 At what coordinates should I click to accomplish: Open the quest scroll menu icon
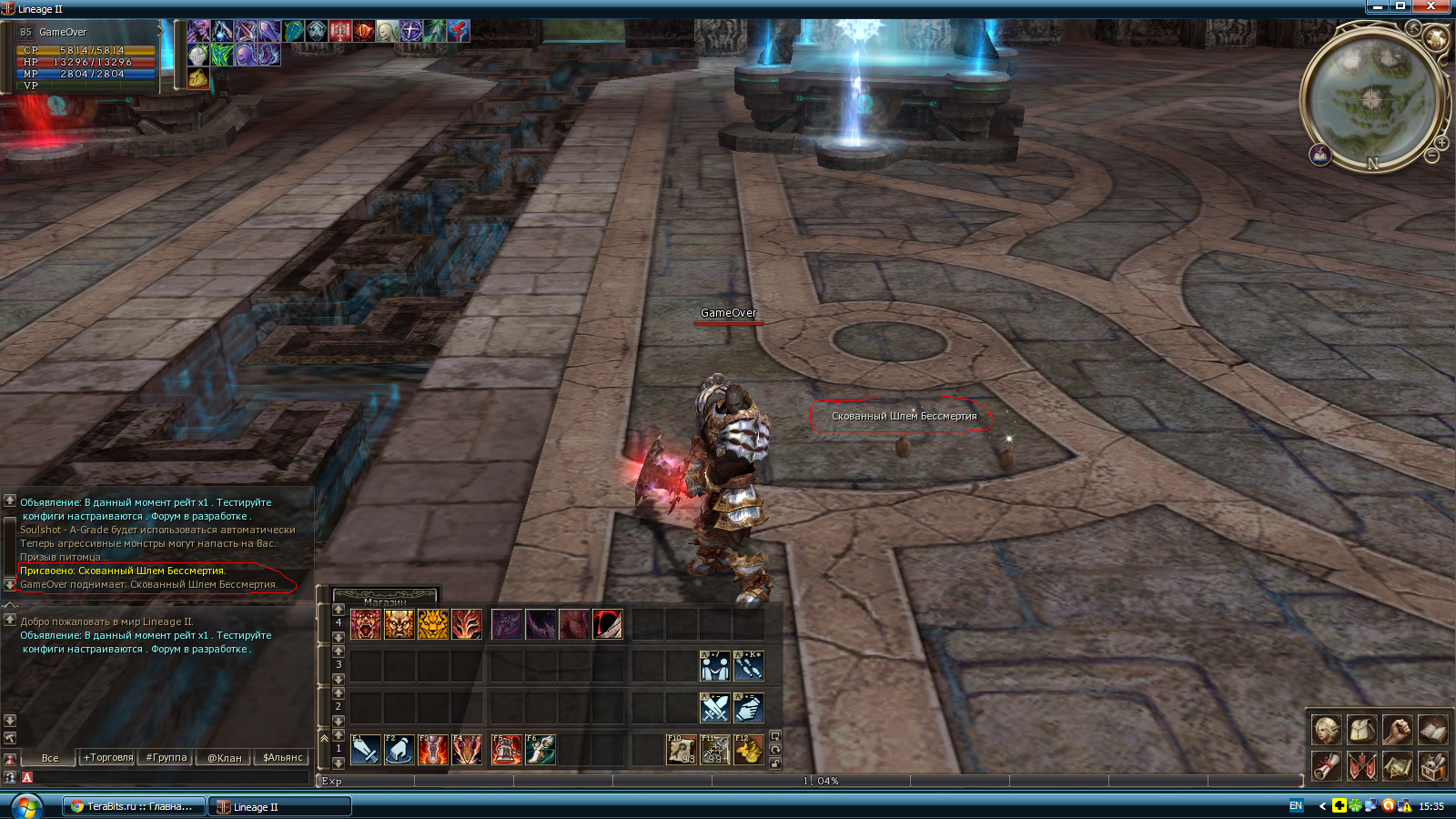(1327, 766)
